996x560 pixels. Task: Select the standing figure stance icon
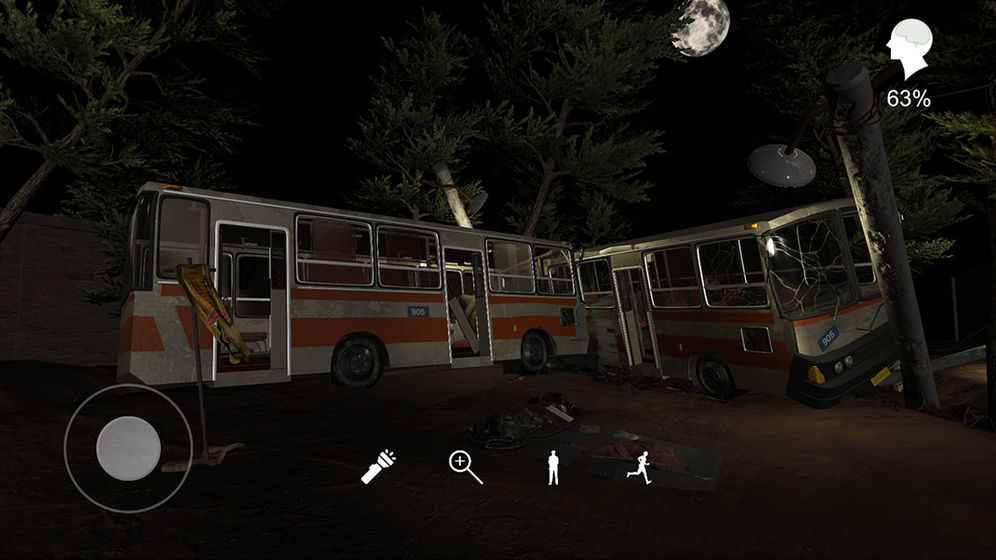click(x=553, y=467)
